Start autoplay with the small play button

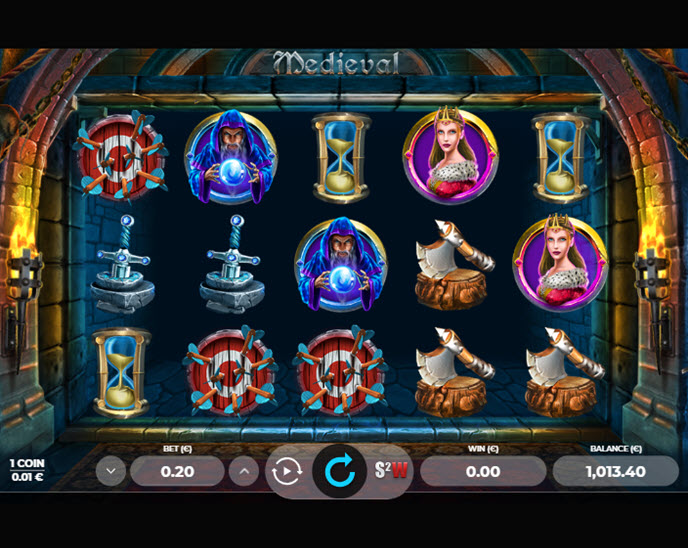pos(287,471)
